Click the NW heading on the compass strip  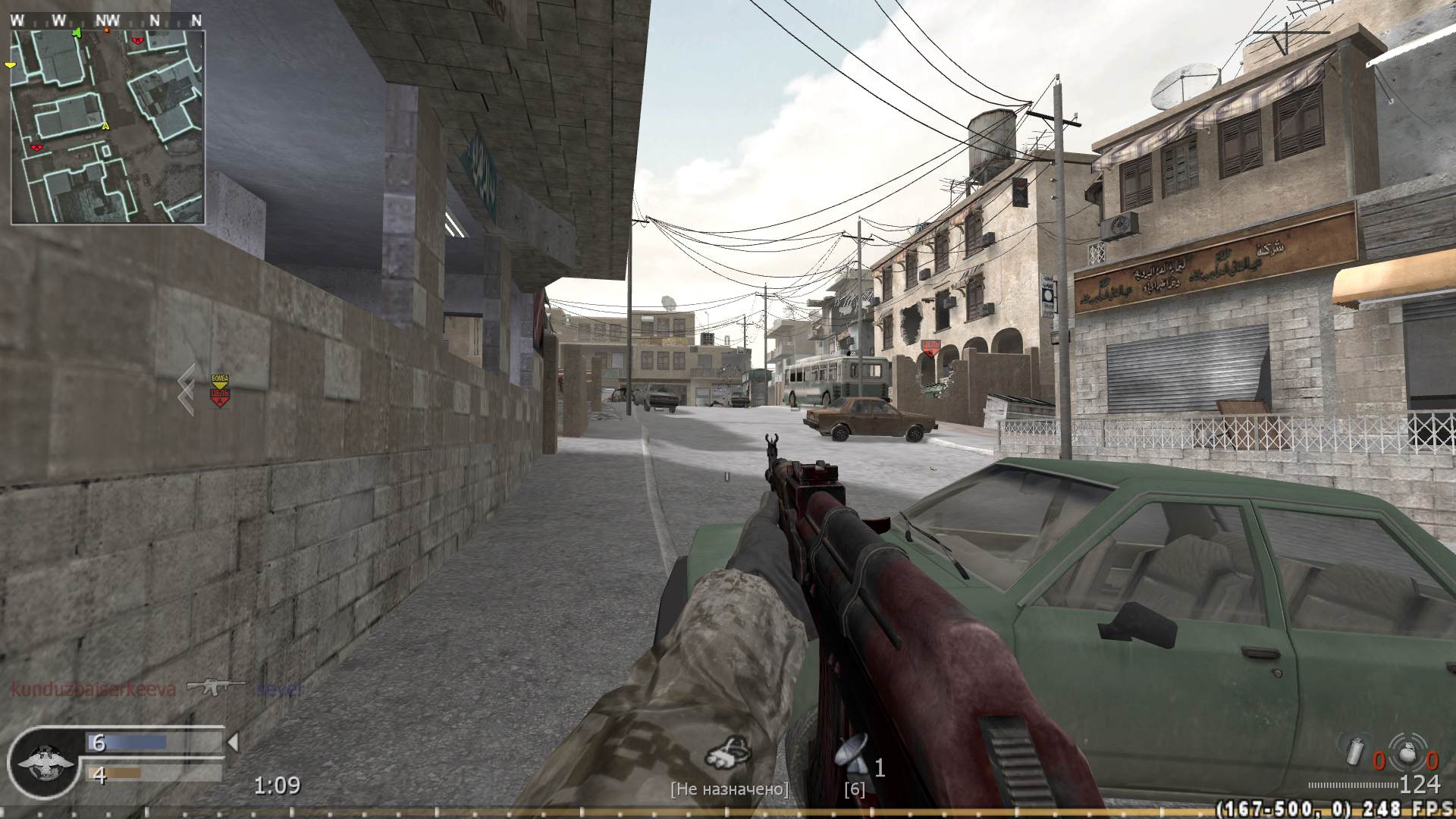(x=108, y=20)
